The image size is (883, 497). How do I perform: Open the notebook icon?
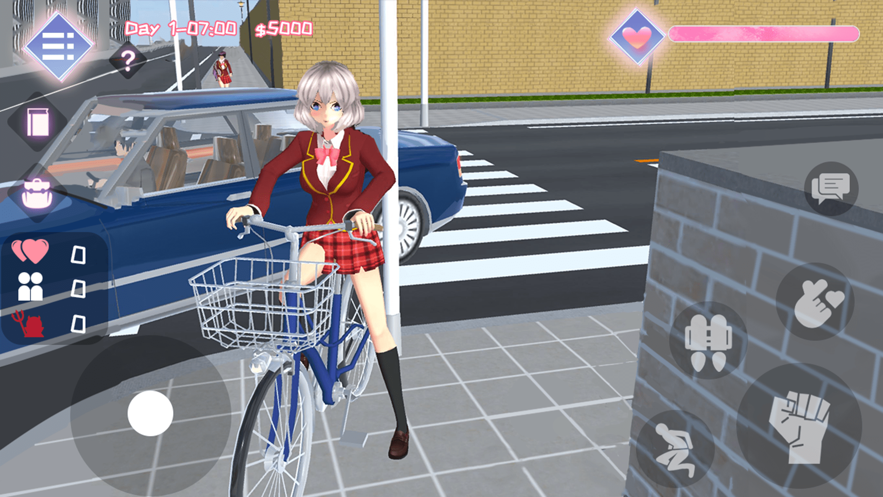(38, 122)
